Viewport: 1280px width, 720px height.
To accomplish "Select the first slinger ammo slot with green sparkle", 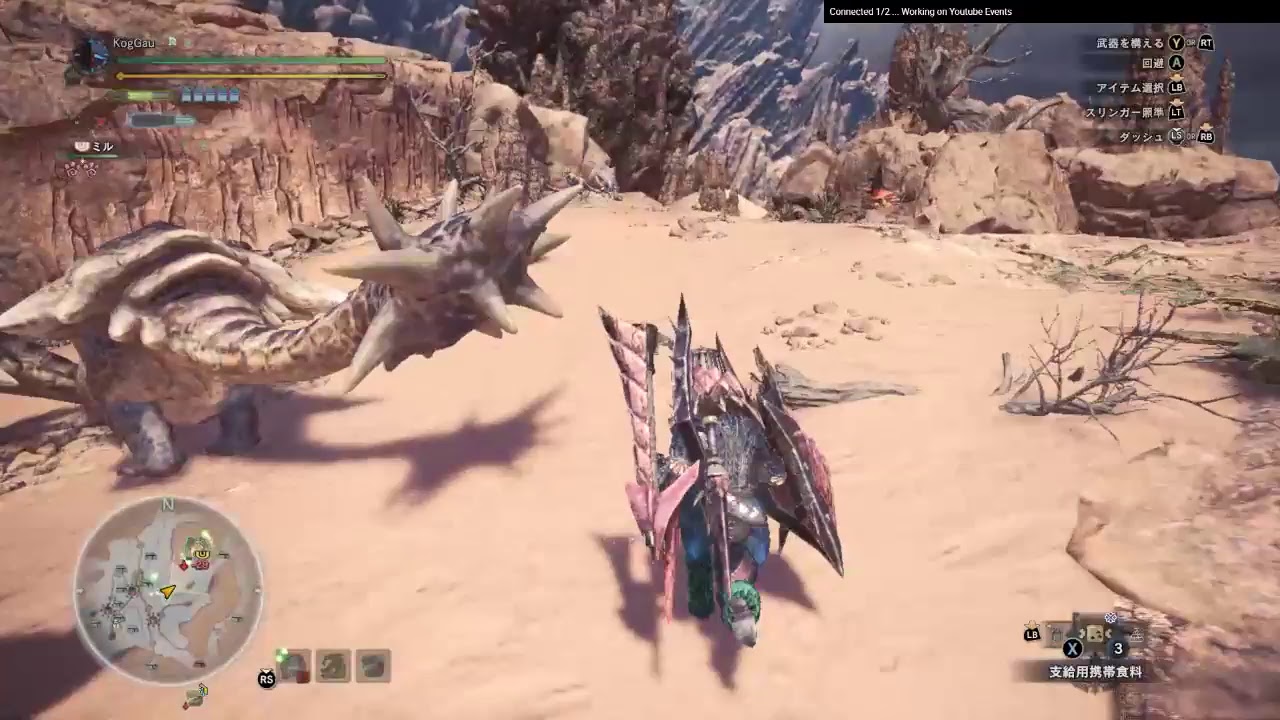I will pos(295,665).
